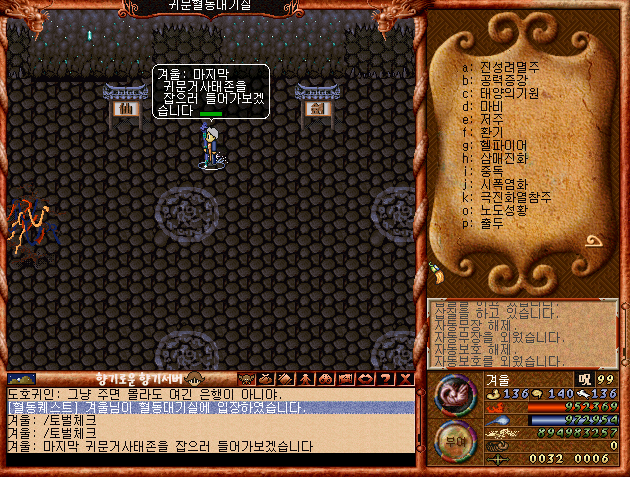The height and width of the screenshot is (477, 630).
Task: Select the blue-highlighted 혈동퀘스트 chat line
Action: pyautogui.click(x=210, y=408)
